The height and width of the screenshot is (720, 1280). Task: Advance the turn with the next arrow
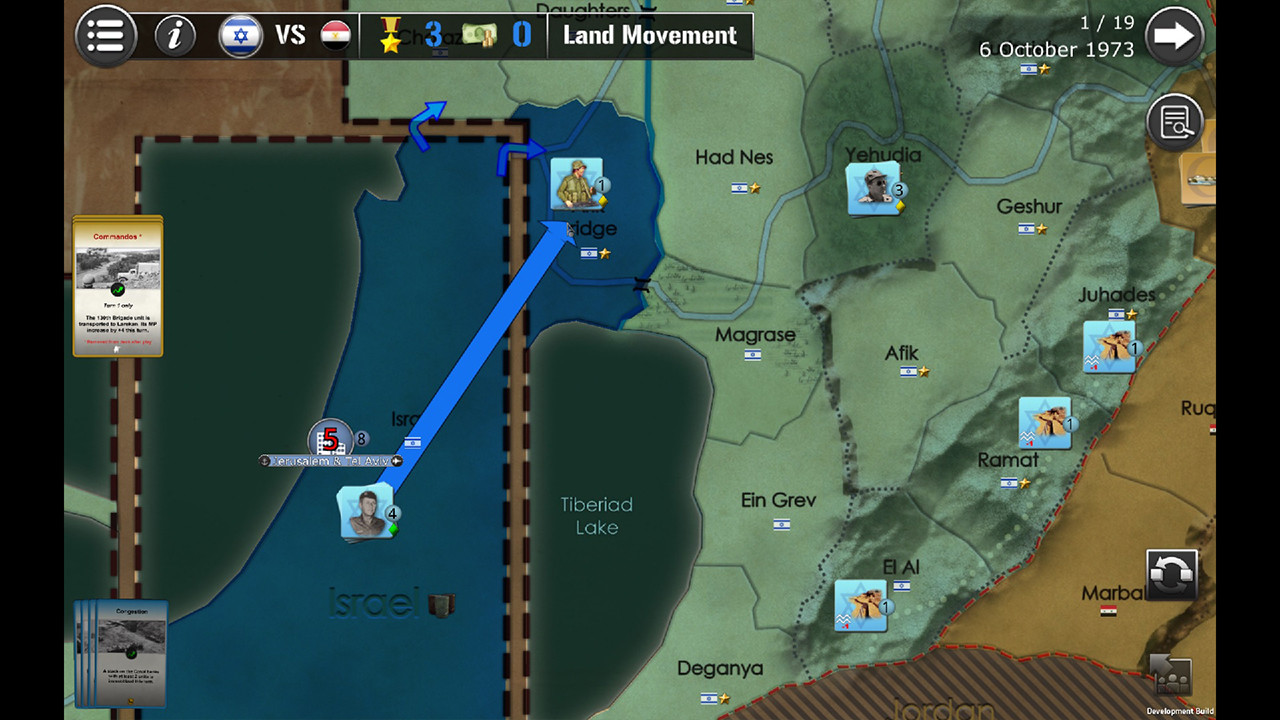click(1174, 36)
